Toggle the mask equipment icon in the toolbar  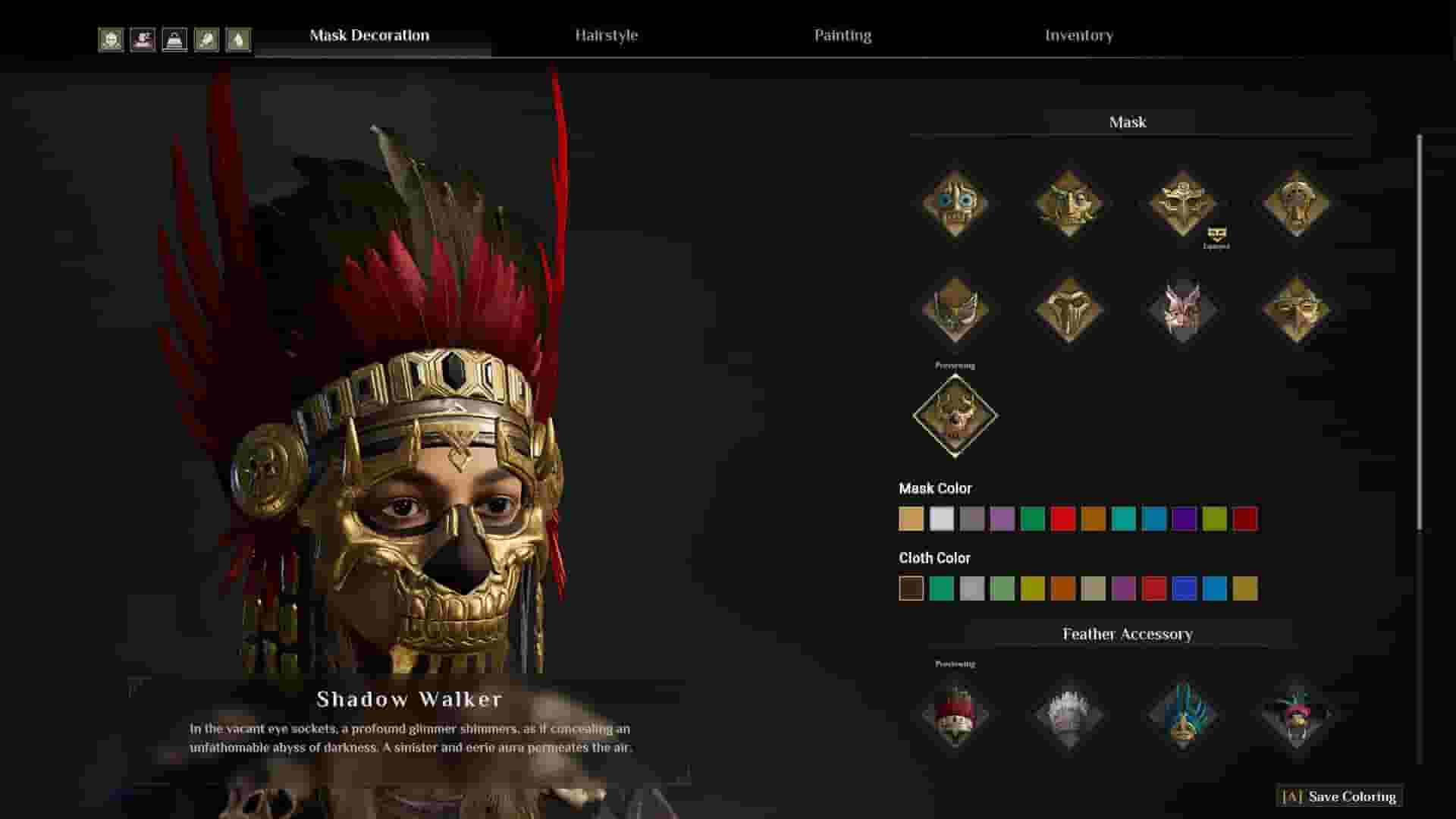(x=175, y=39)
